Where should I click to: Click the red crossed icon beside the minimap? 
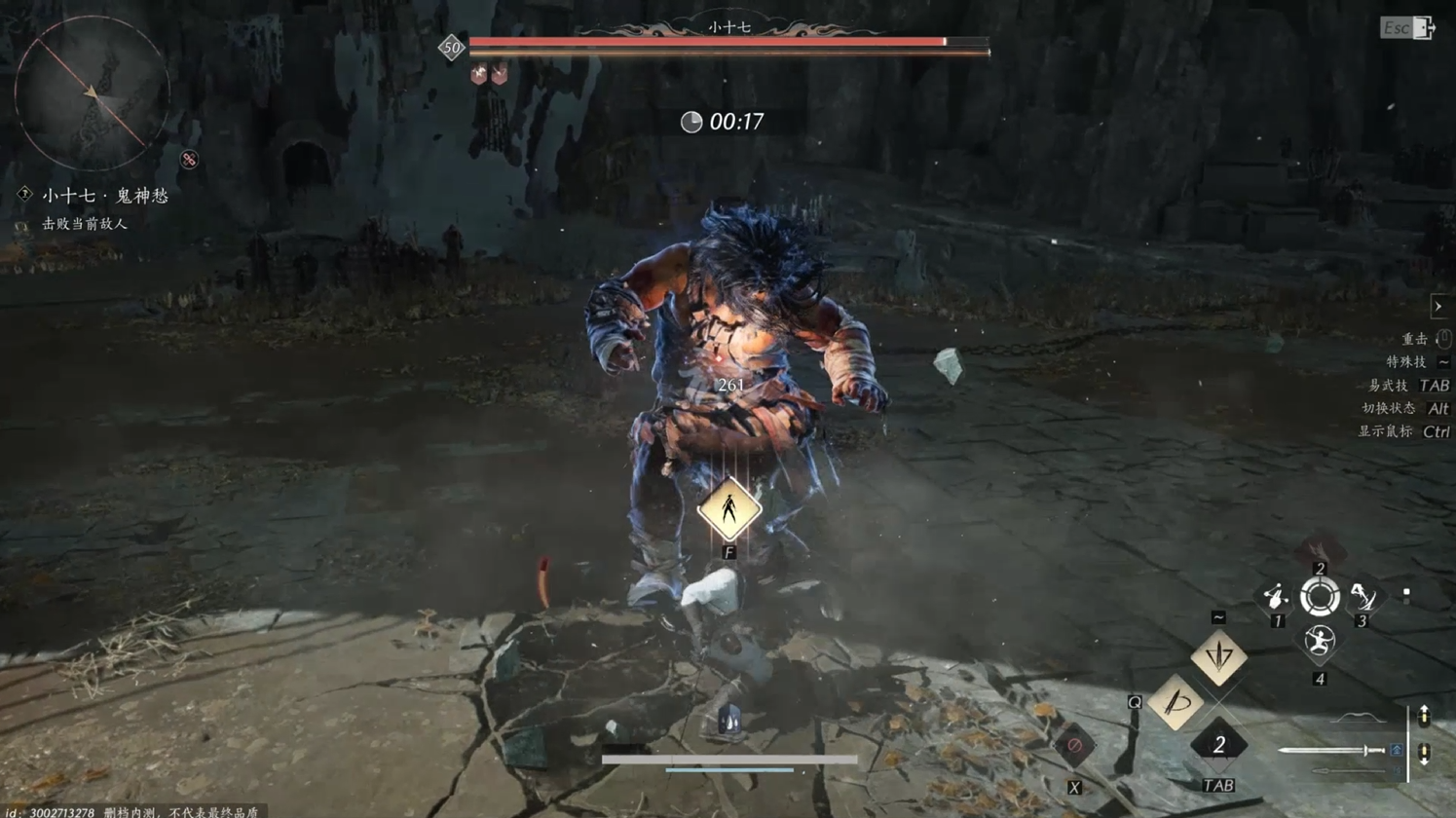[x=189, y=160]
